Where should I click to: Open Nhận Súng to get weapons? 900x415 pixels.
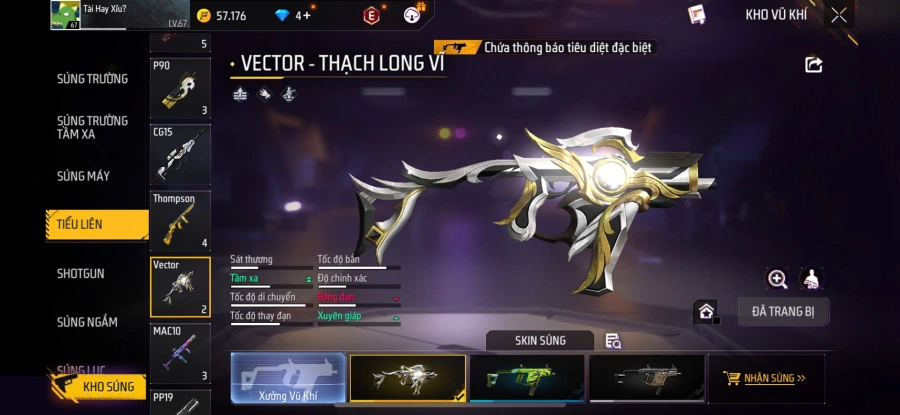click(x=767, y=379)
